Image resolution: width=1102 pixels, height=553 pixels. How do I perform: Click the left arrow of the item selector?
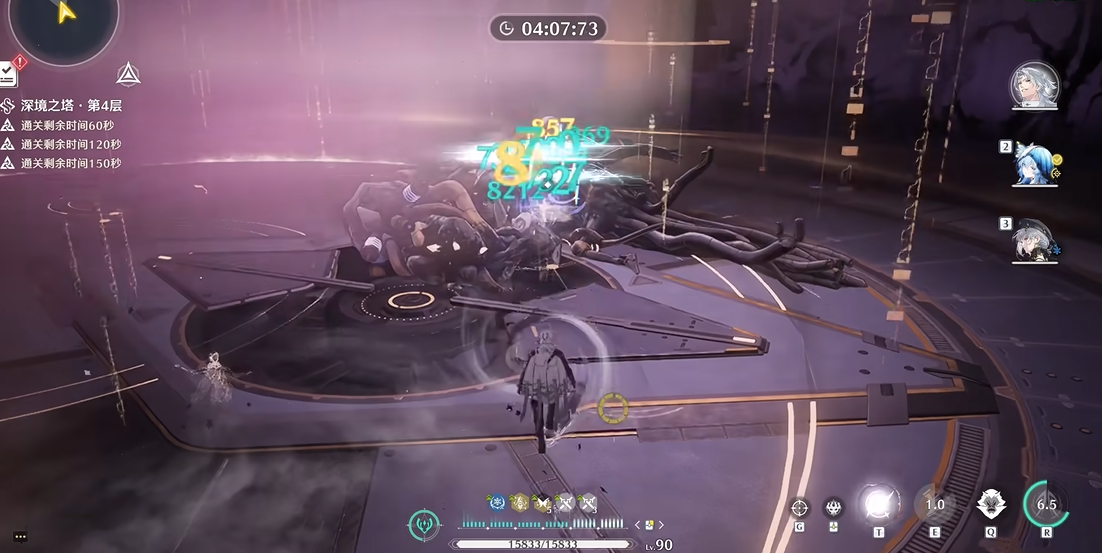pos(638,525)
